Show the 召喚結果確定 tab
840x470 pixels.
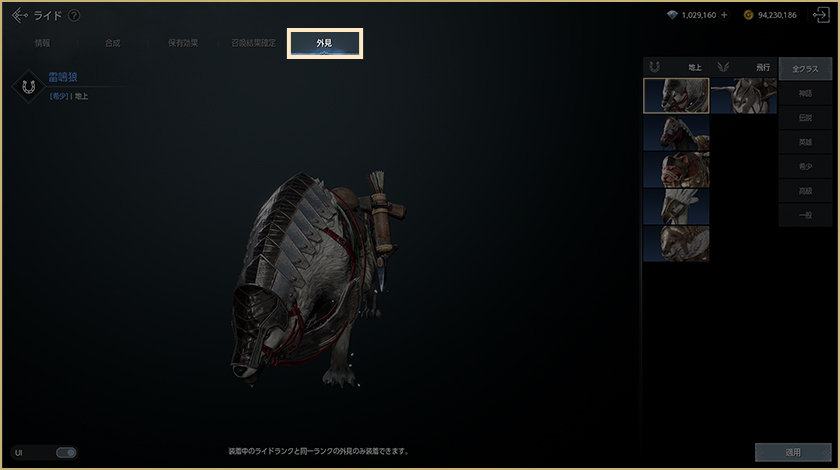[254, 44]
